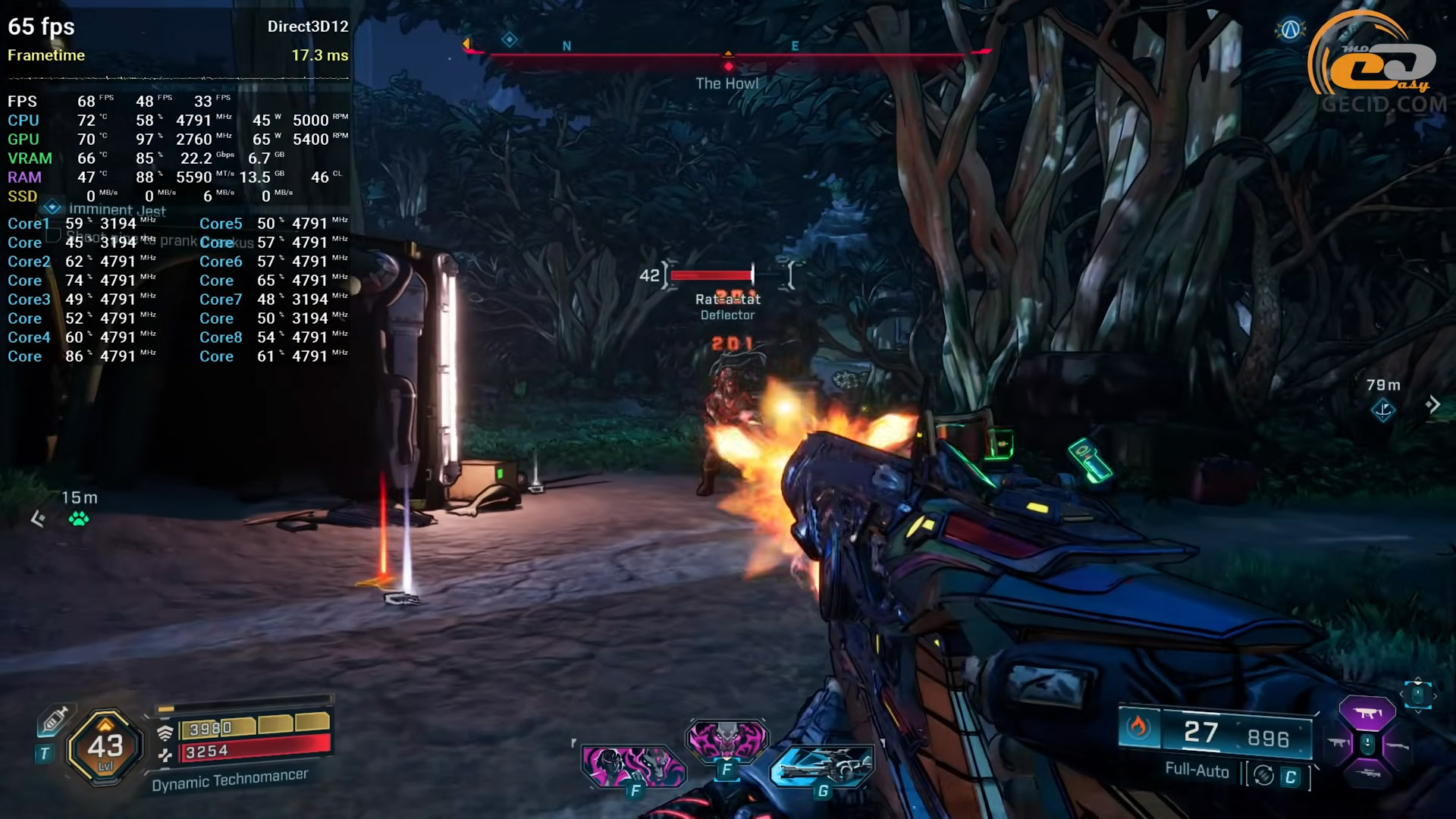This screenshot has height=819, width=1456.
Task: Use the blue heavy weapon ordnance
Action: point(821,766)
